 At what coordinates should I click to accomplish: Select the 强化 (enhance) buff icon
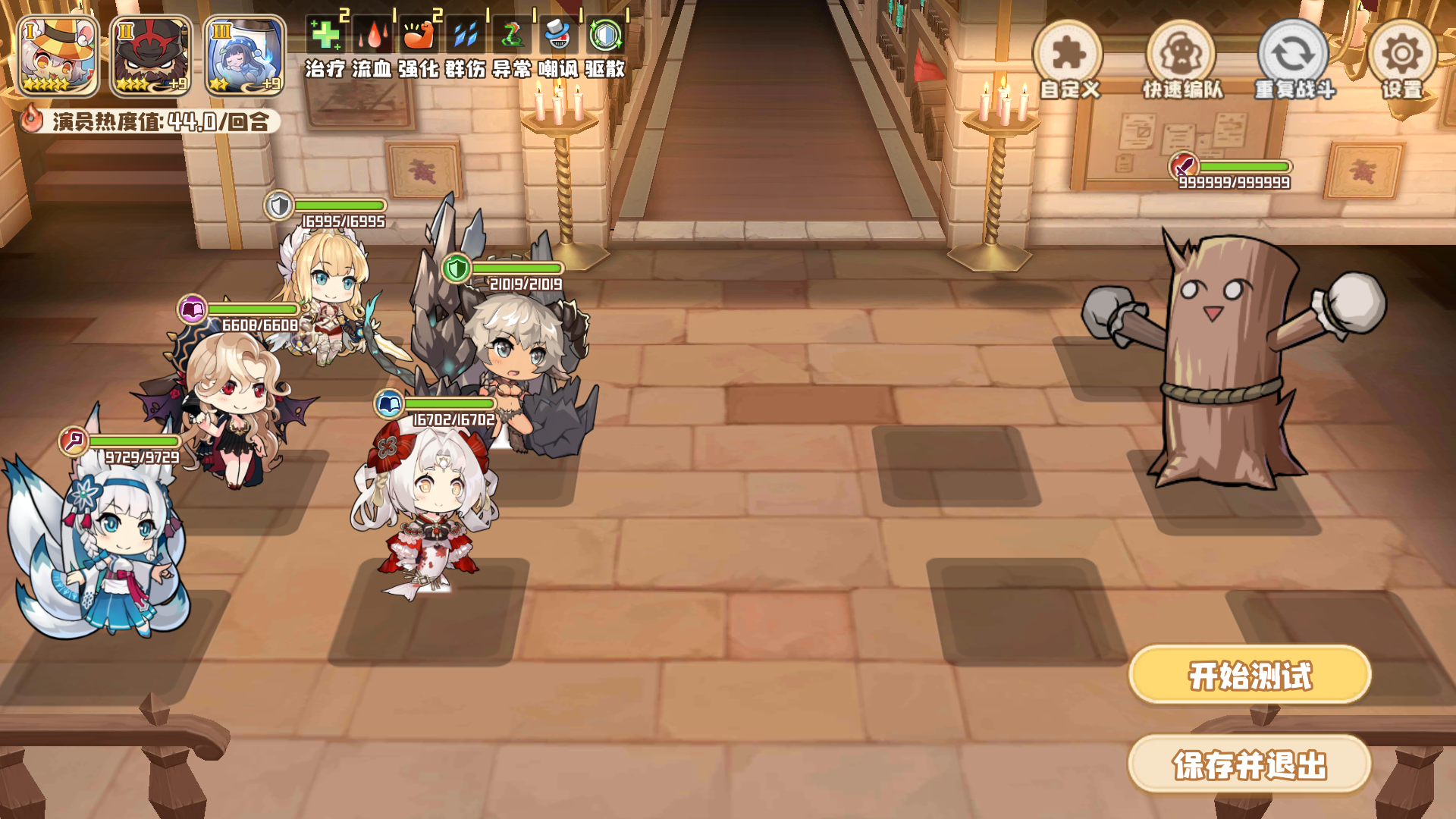(x=419, y=36)
